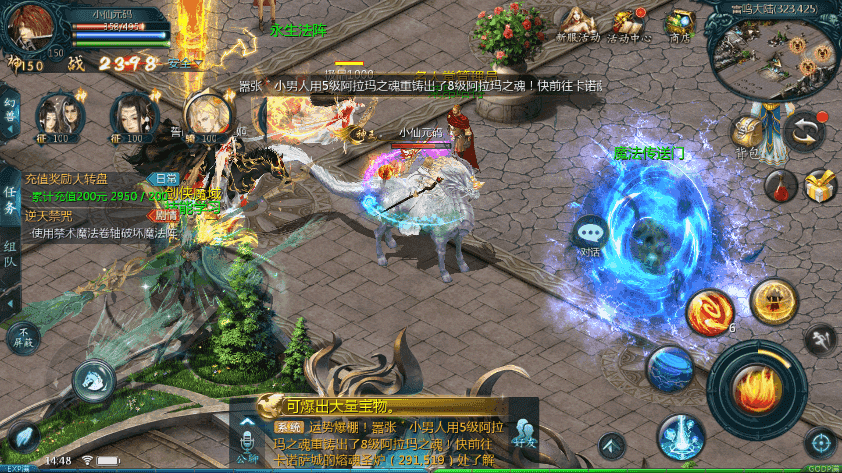
Task: Switch to the 任务 quest tab
Action: tap(10, 200)
